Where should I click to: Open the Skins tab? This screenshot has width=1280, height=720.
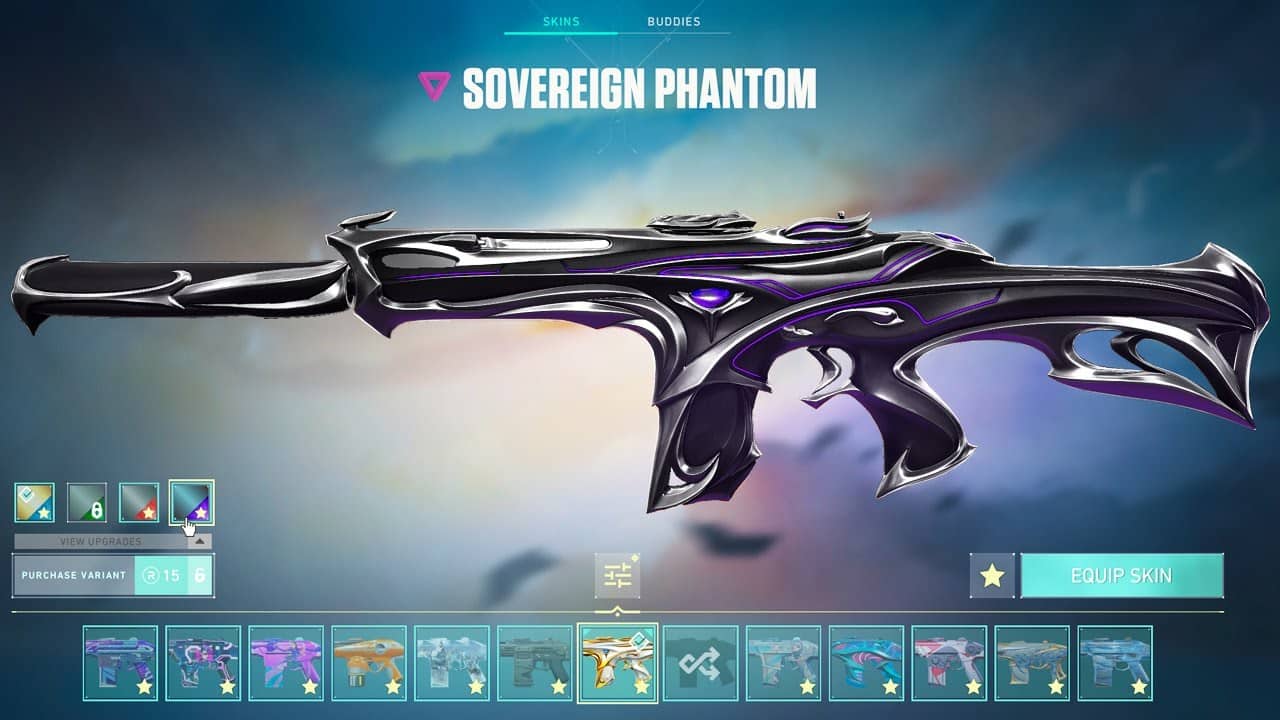563,20
